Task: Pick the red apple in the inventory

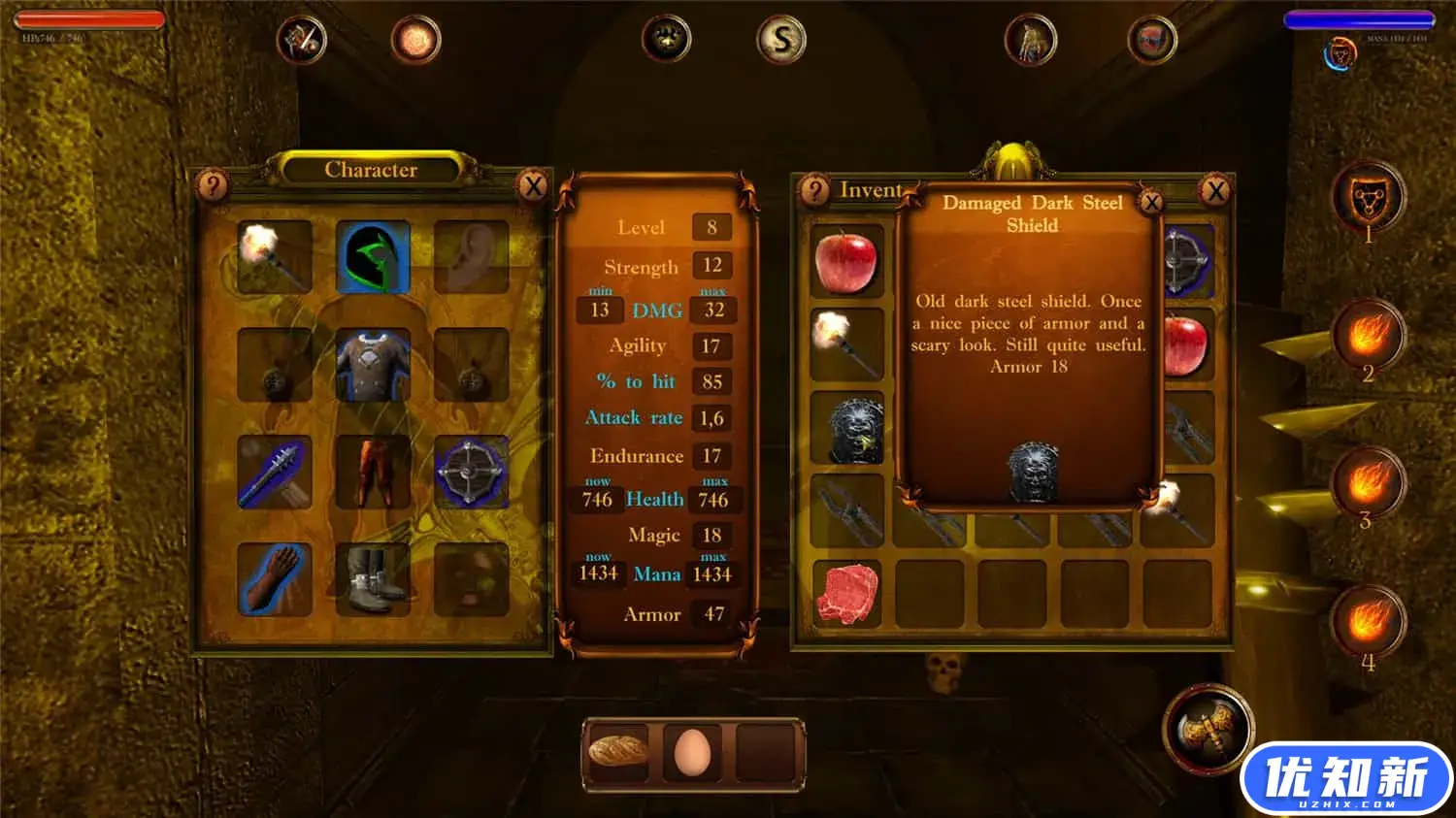Action: tap(848, 260)
